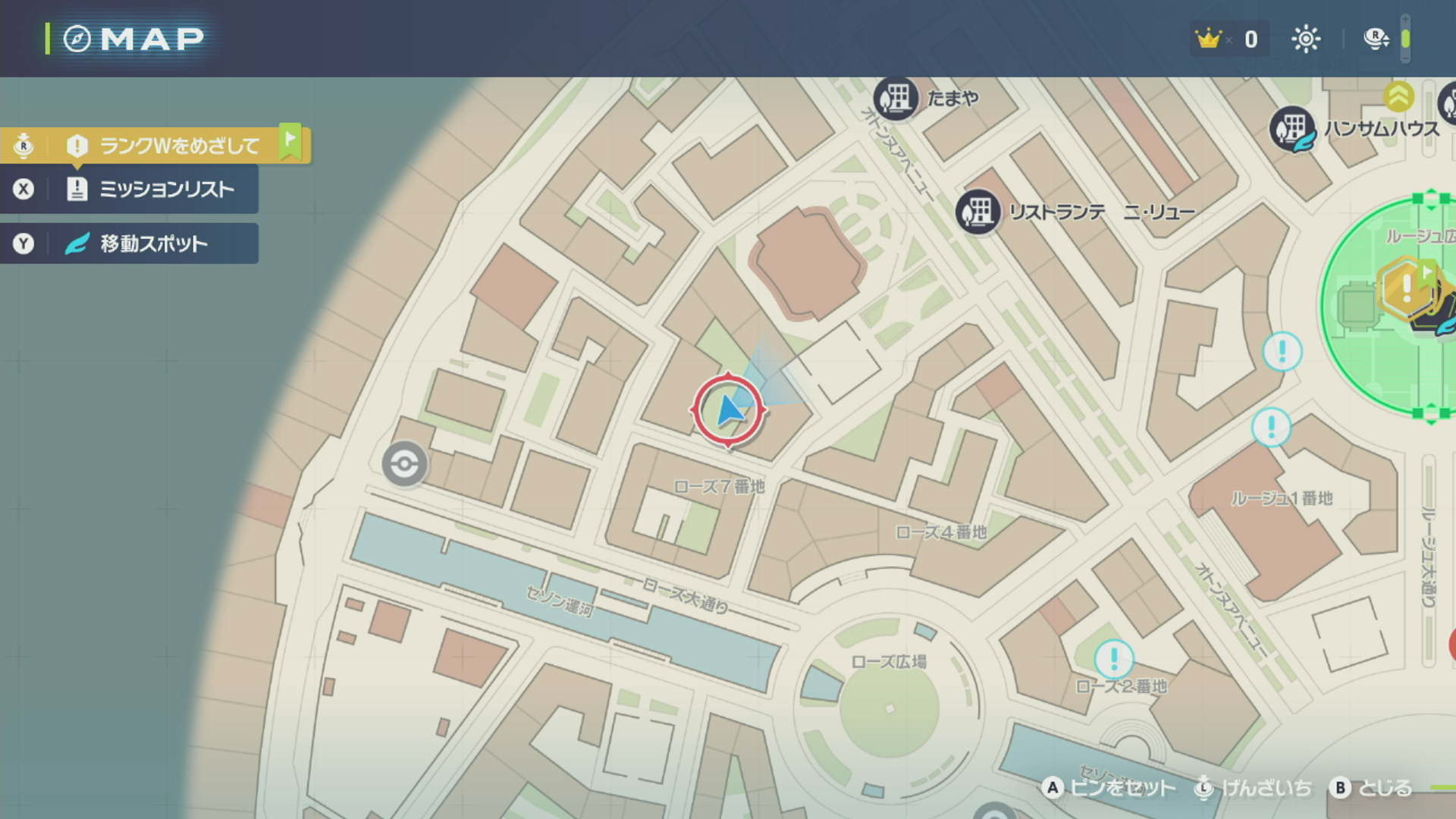1456x819 pixels.
Task: Open the 移動スポット menu entry
Action: coord(152,243)
